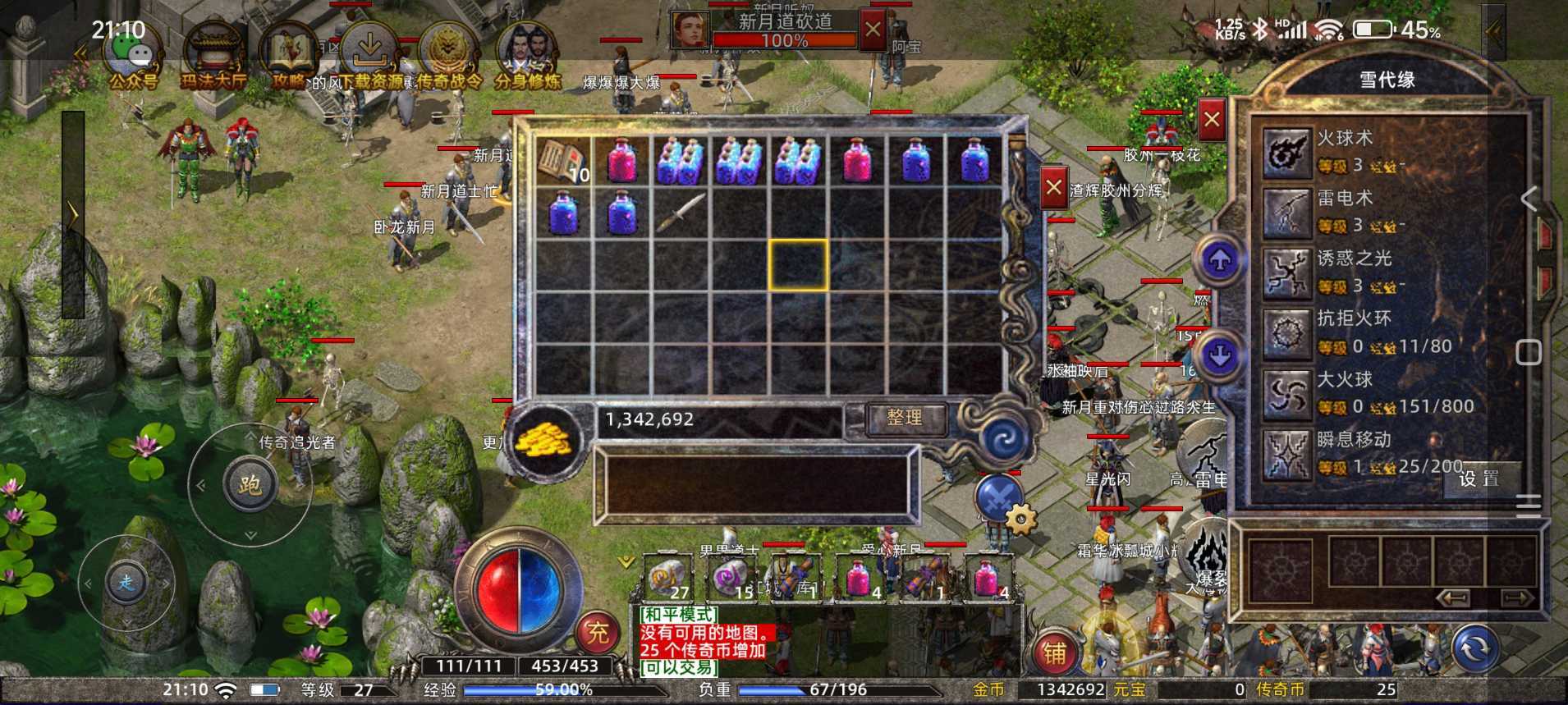Viewport: 1568px width, 705px height.
Task: Choose the 雷电术 skill
Action: point(1286,213)
